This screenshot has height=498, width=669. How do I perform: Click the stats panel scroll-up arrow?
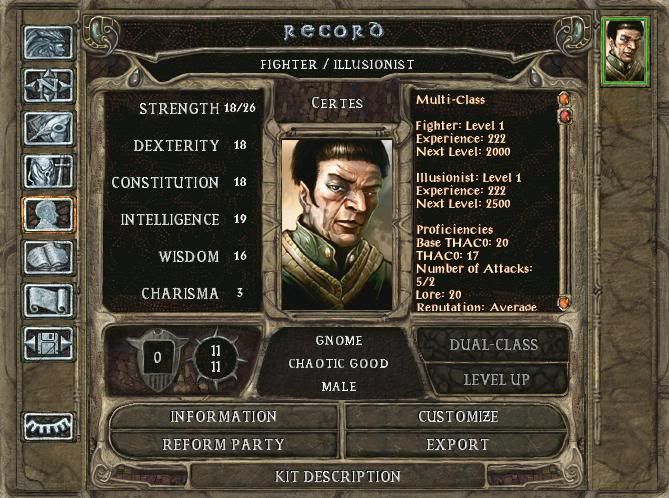(564, 99)
